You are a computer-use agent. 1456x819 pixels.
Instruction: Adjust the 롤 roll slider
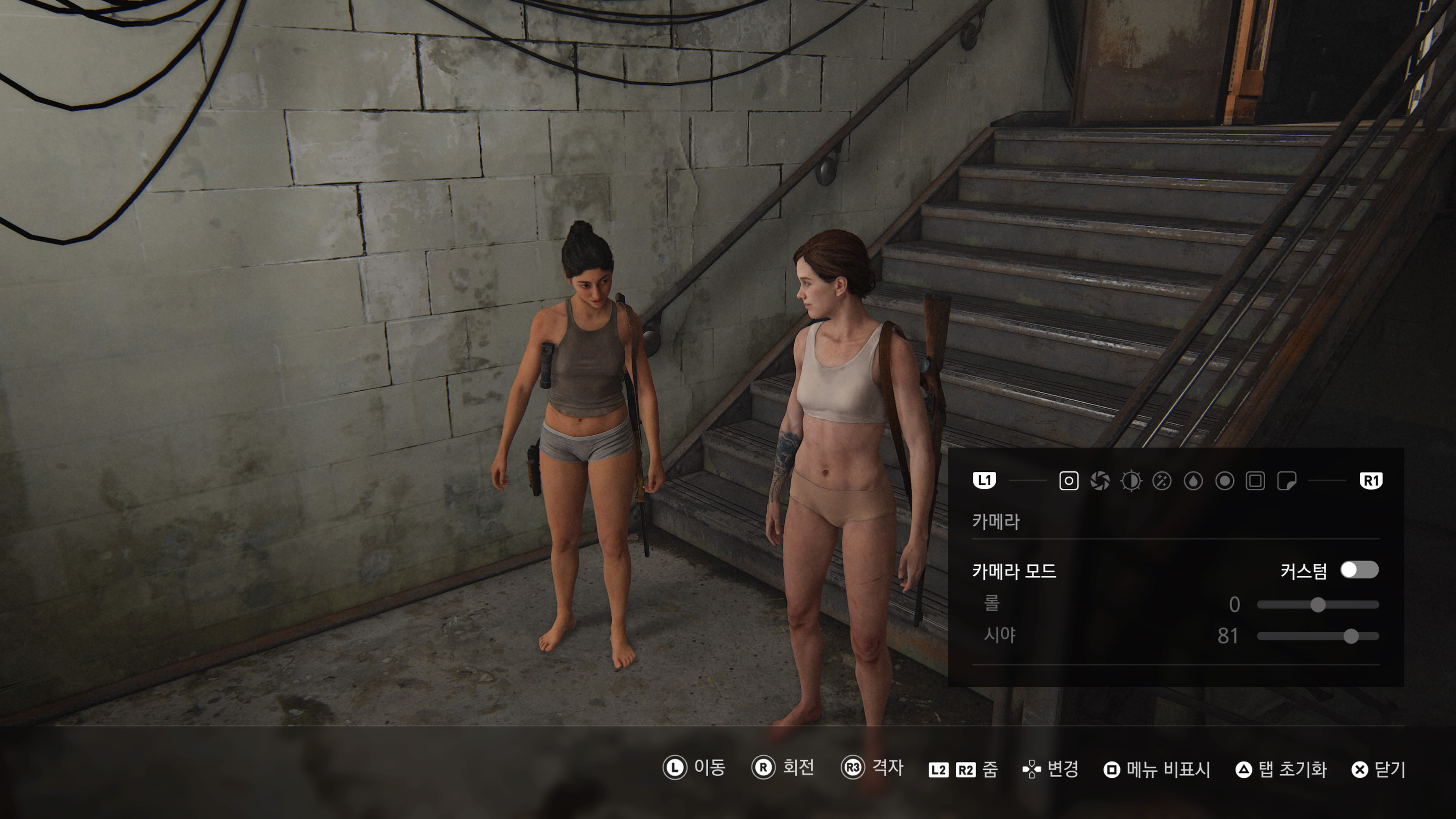tap(1318, 605)
